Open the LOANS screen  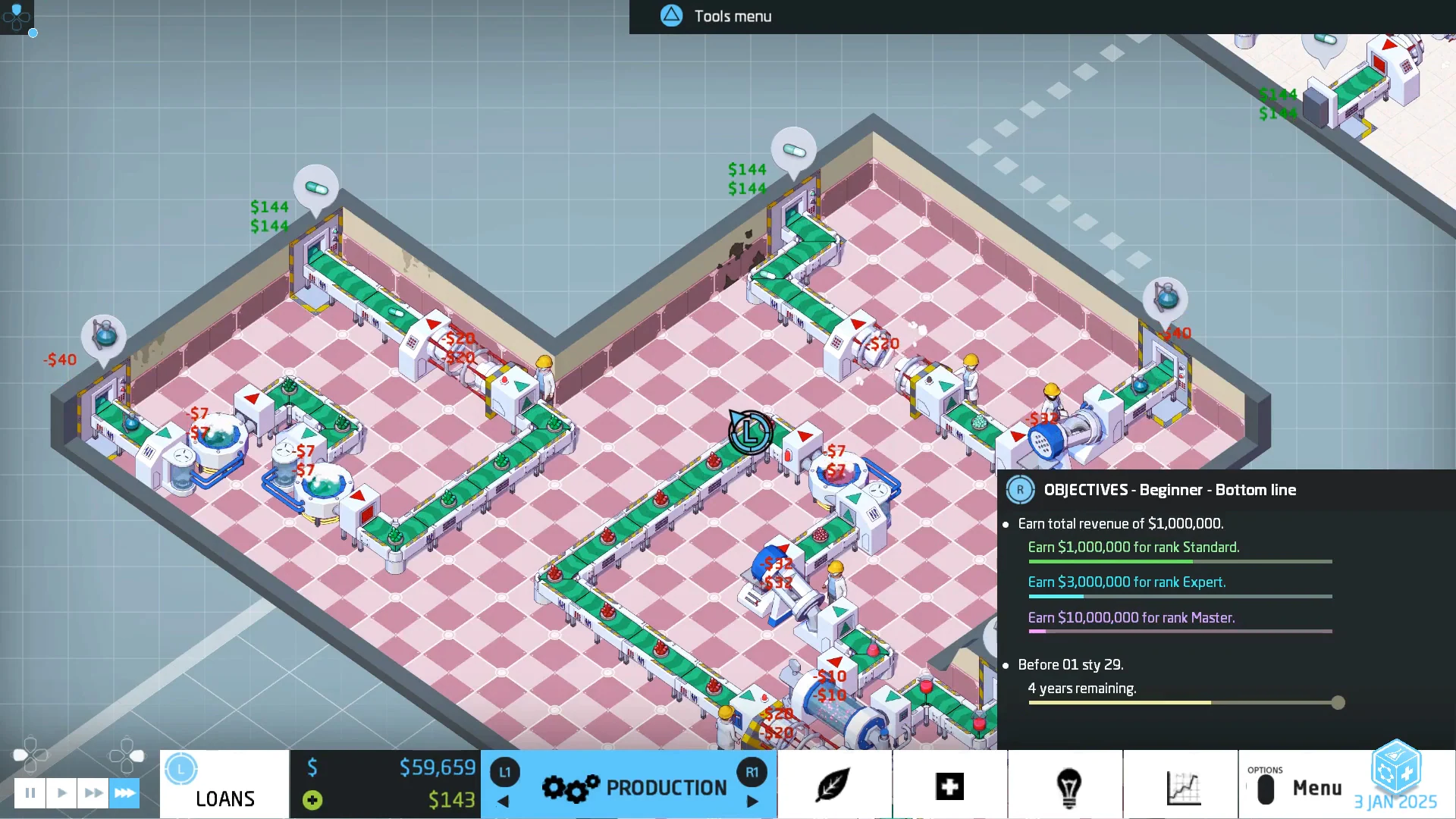[224, 799]
